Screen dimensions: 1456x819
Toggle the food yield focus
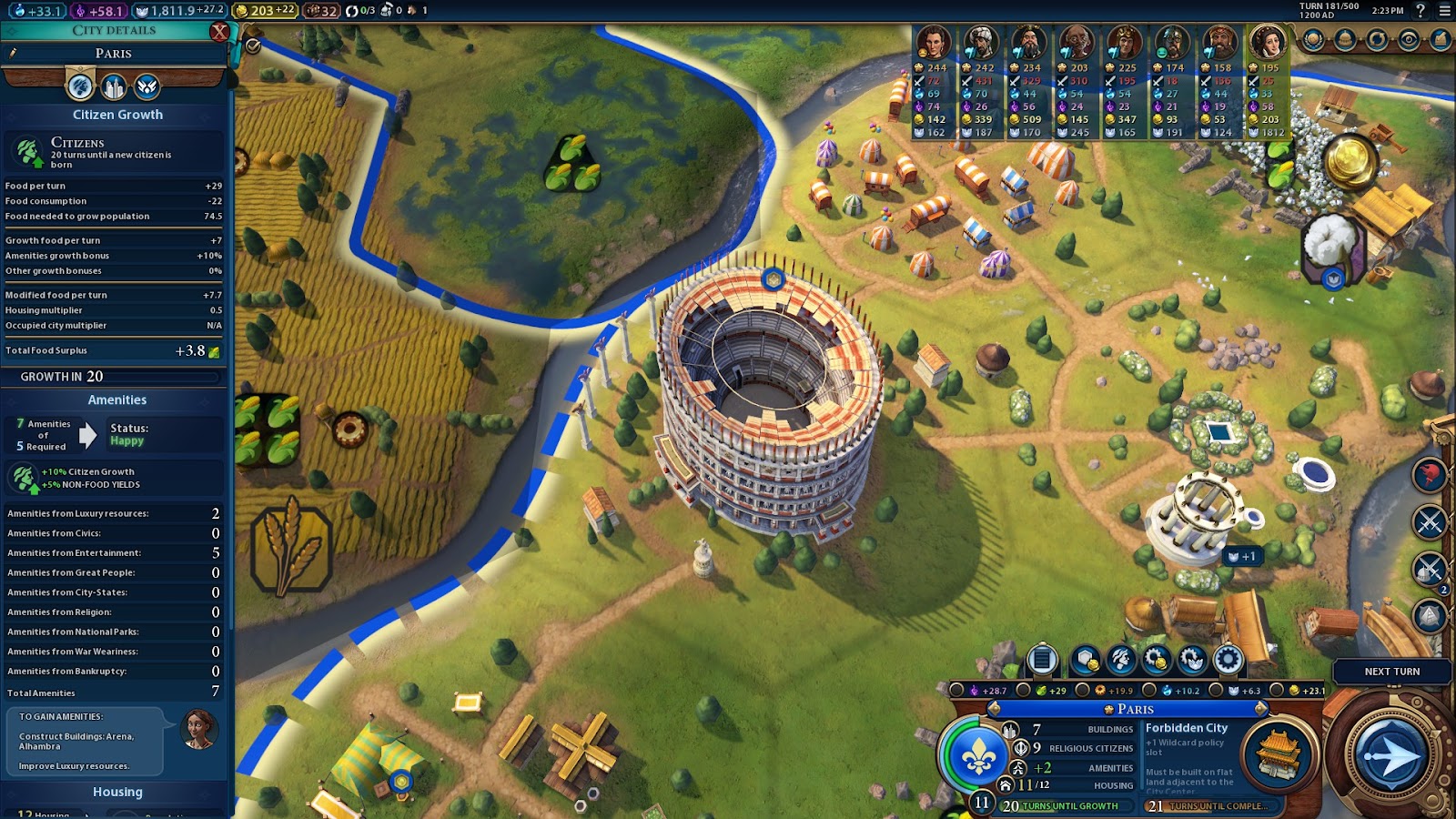(1025, 691)
